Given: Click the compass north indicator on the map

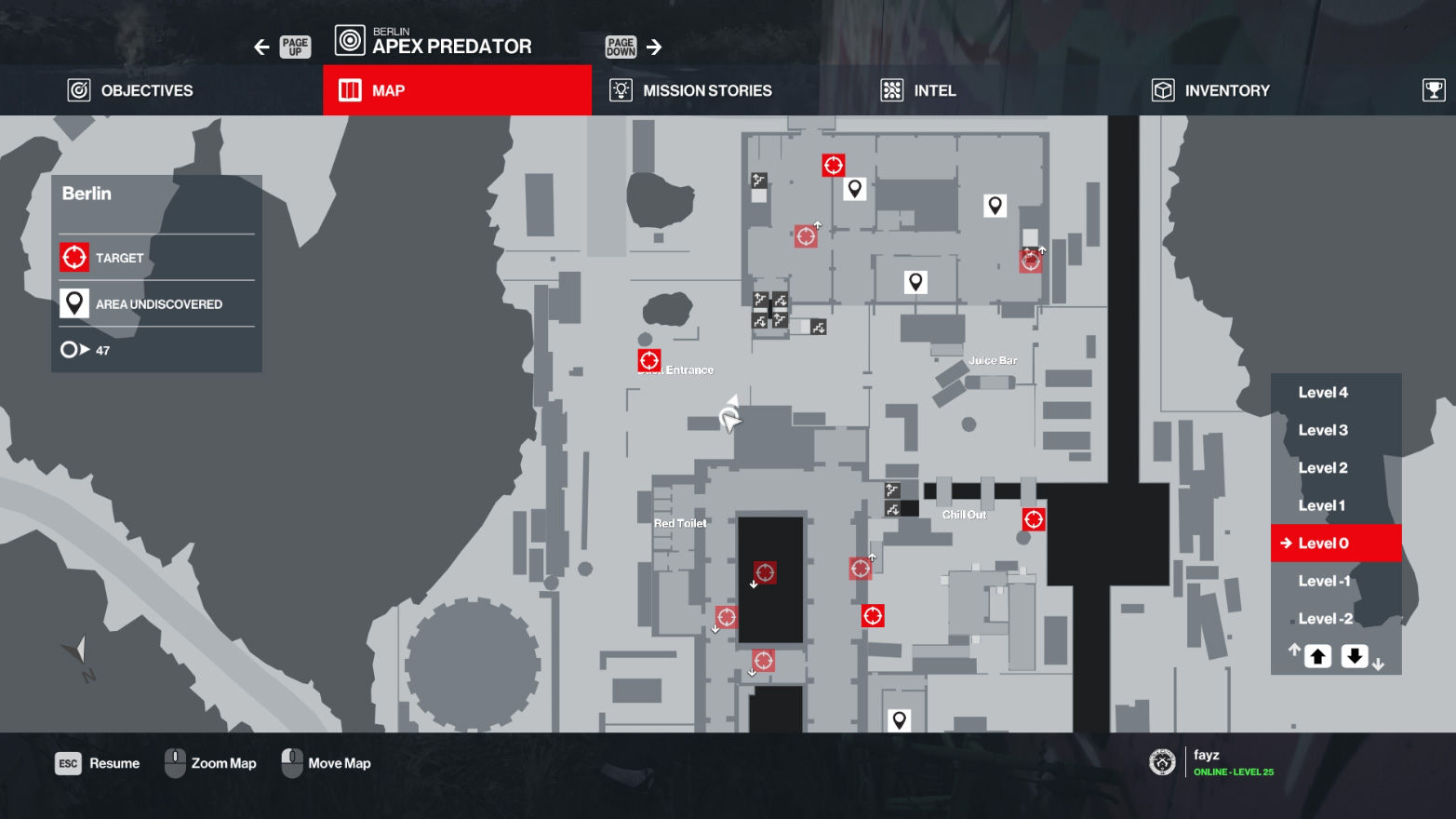Looking at the screenshot, I should 78,647.
